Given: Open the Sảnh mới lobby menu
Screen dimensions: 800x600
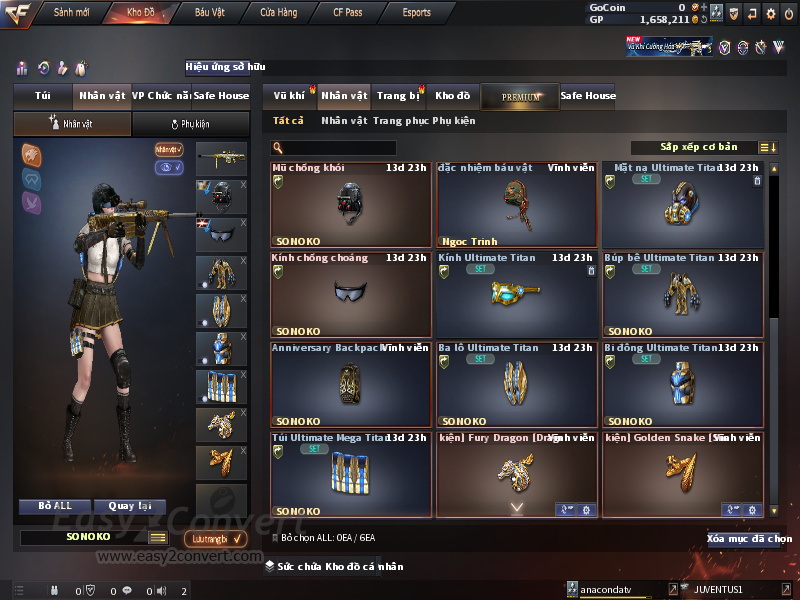Looking at the screenshot, I should (69, 13).
